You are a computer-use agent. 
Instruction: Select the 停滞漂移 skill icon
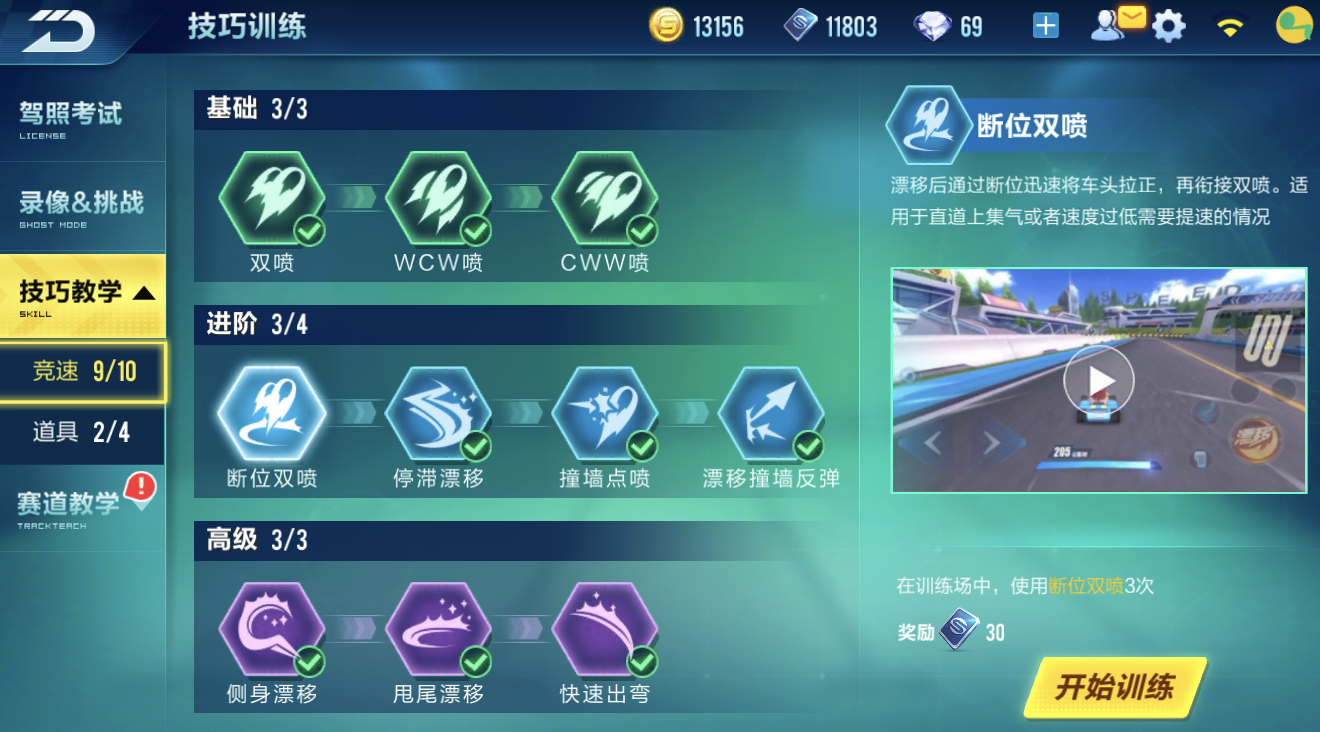(x=438, y=411)
